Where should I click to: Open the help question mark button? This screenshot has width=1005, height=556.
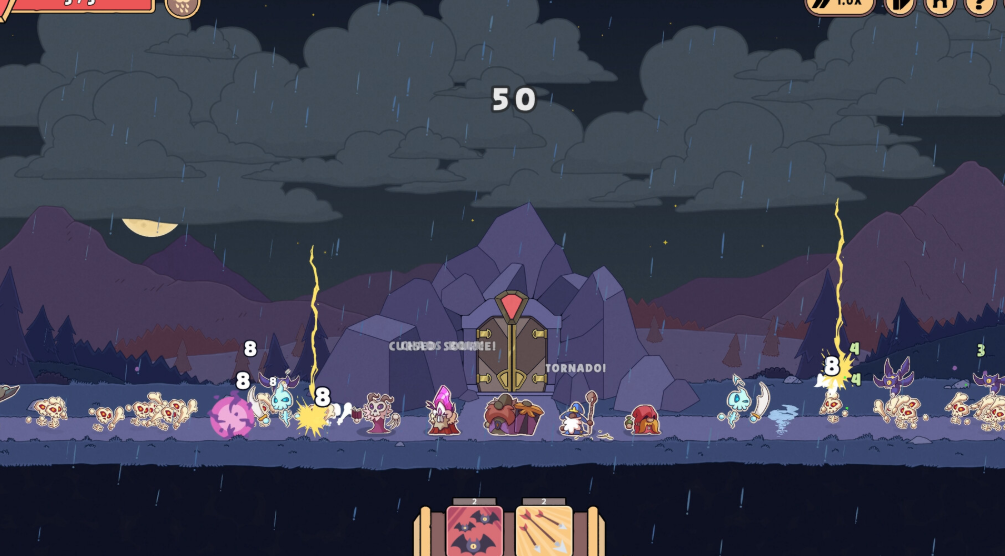point(979,4)
